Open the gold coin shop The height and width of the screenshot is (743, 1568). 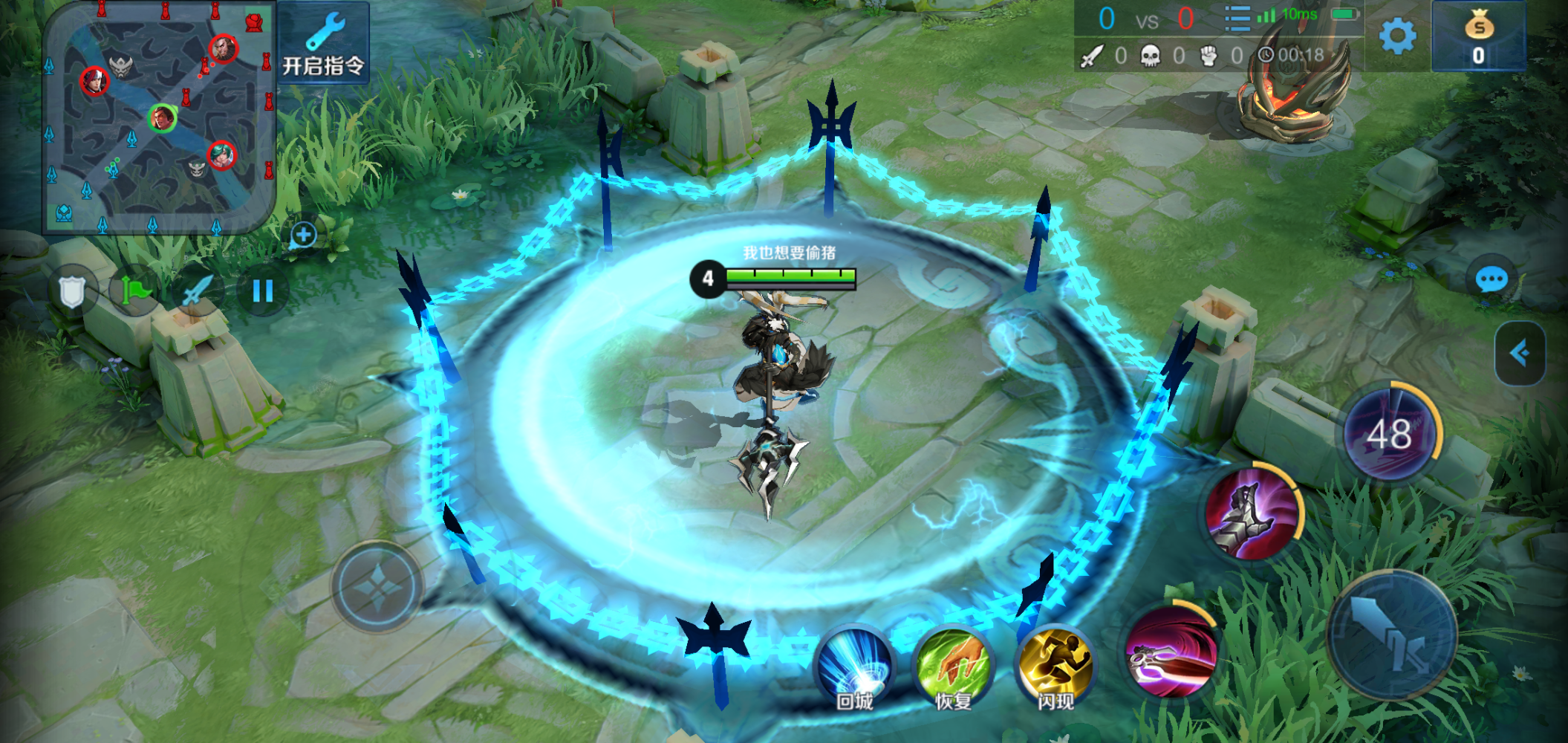1478,37
